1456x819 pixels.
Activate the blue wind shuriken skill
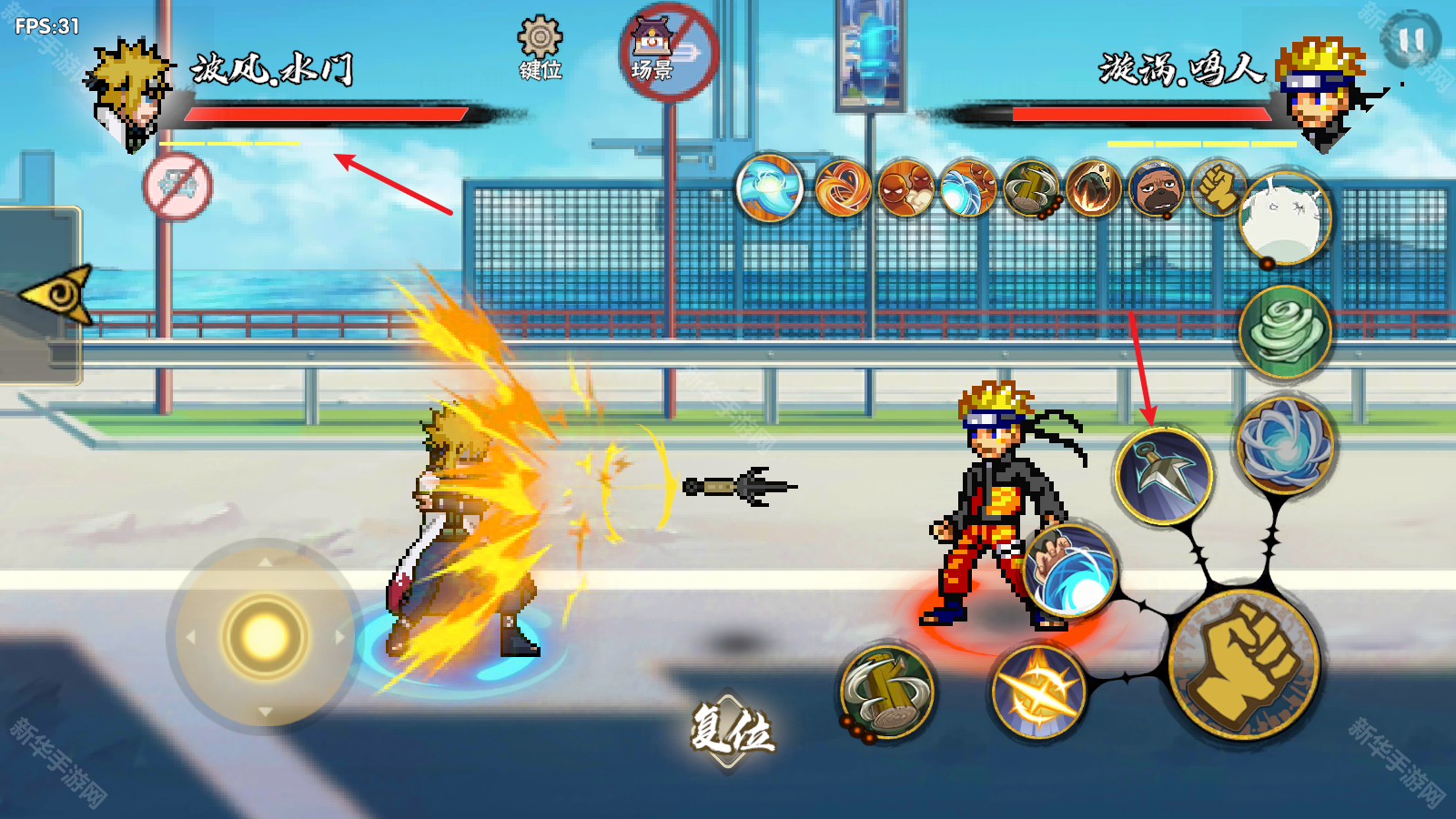click(x=1284, y=444)
